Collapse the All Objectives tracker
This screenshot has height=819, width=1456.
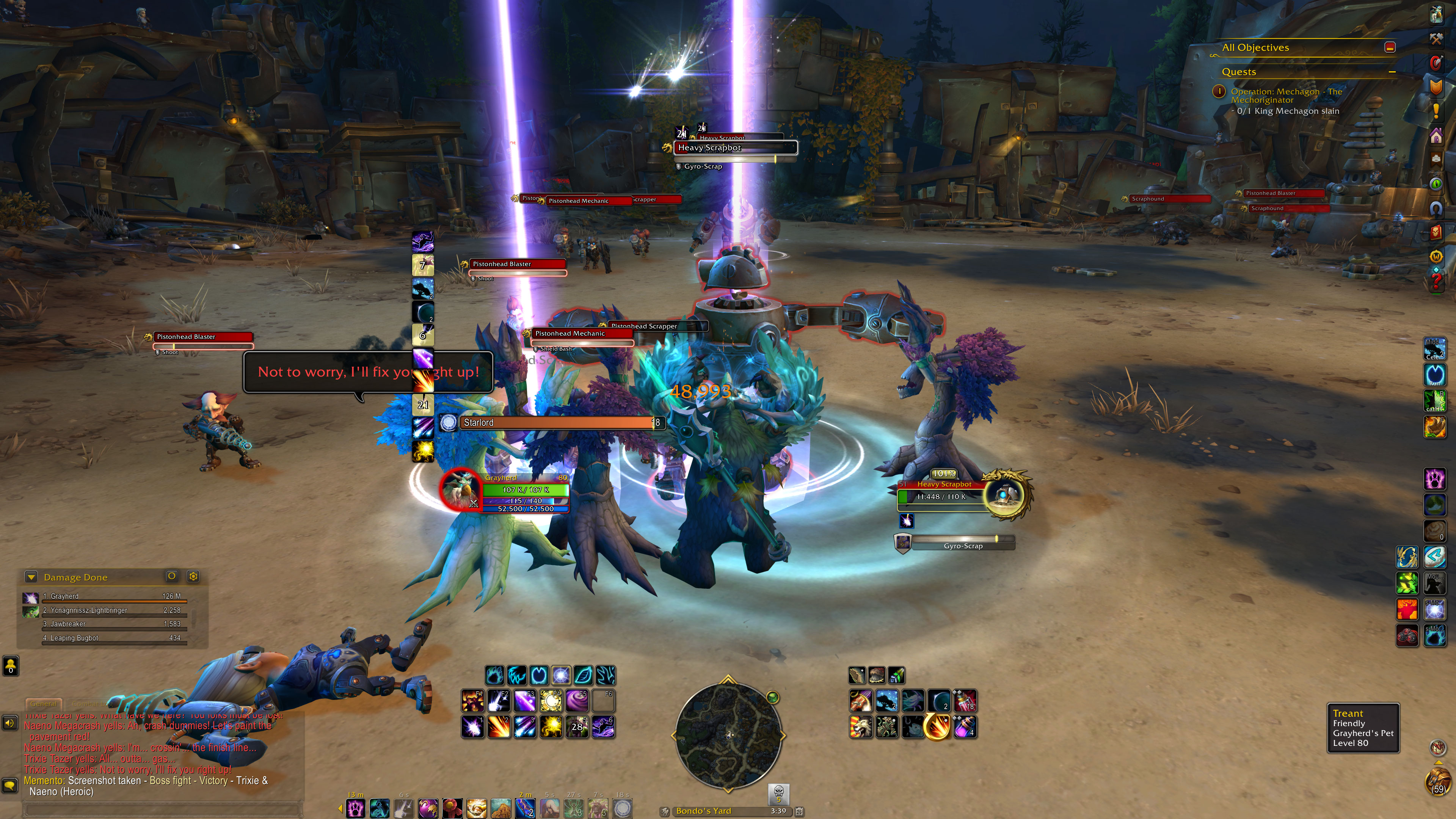coord(1390,47)
